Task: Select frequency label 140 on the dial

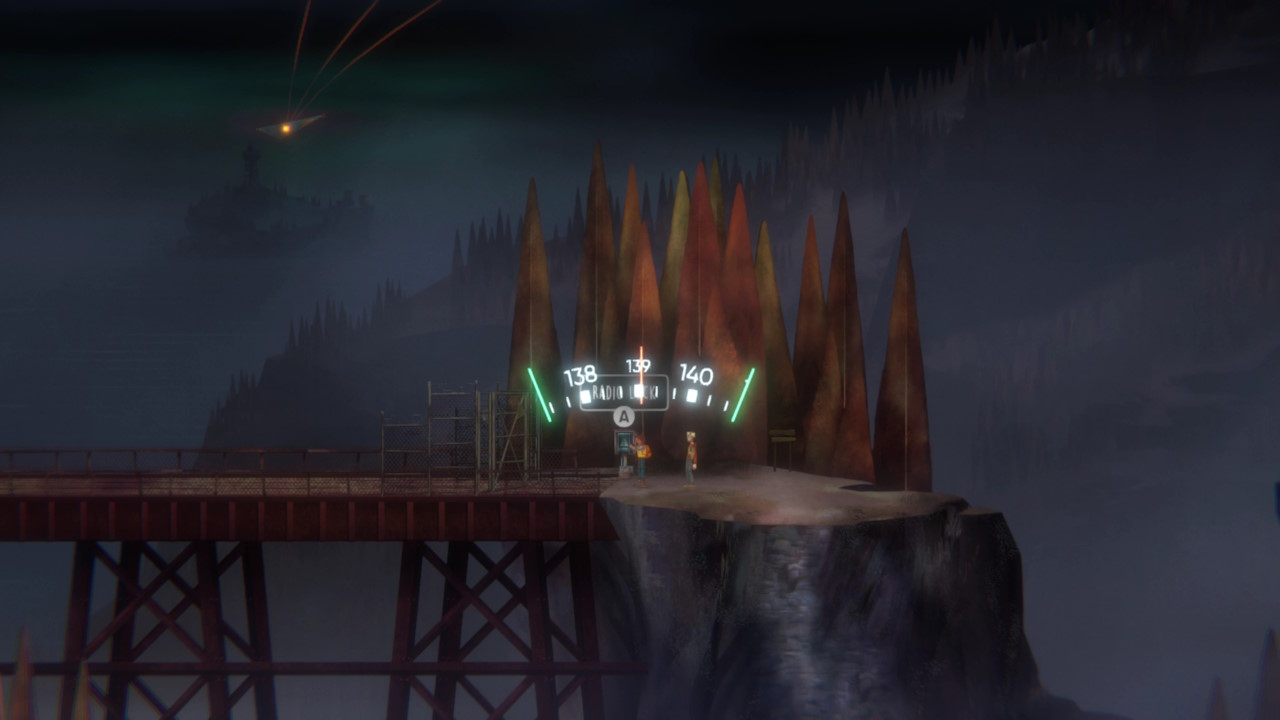Action: tap(696, 374)
